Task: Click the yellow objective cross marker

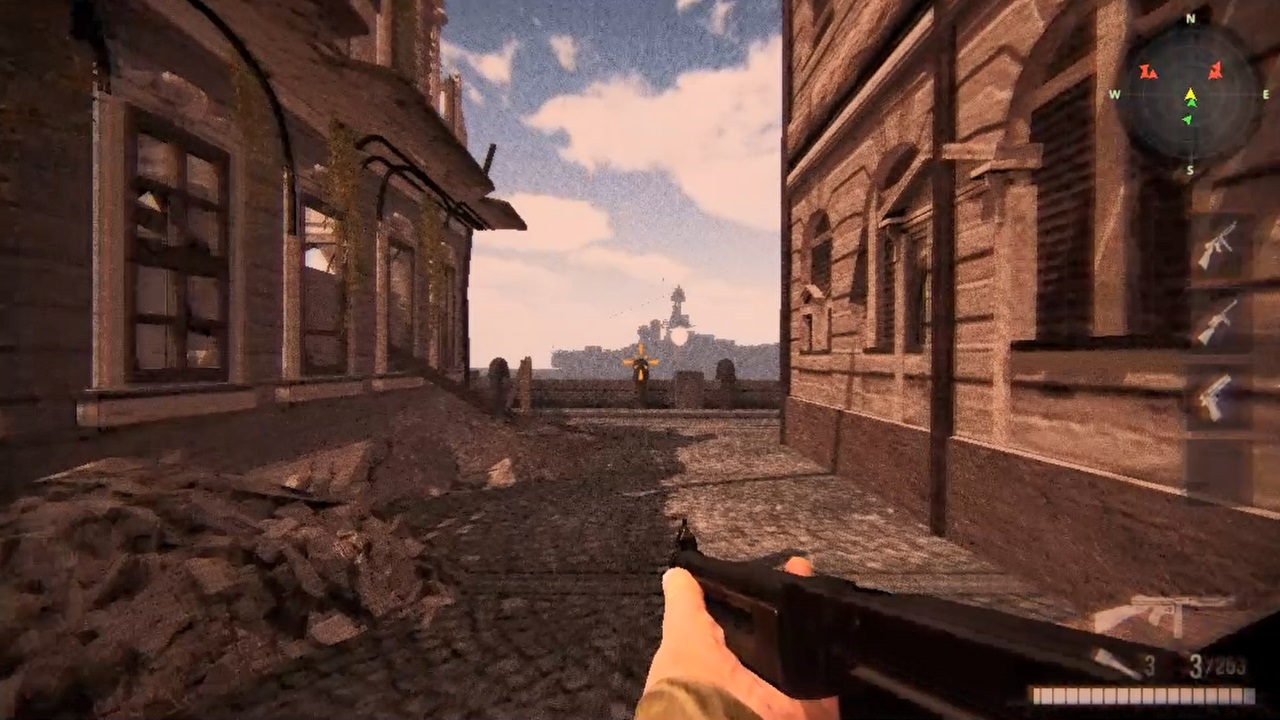Action: tap(640, 362)
